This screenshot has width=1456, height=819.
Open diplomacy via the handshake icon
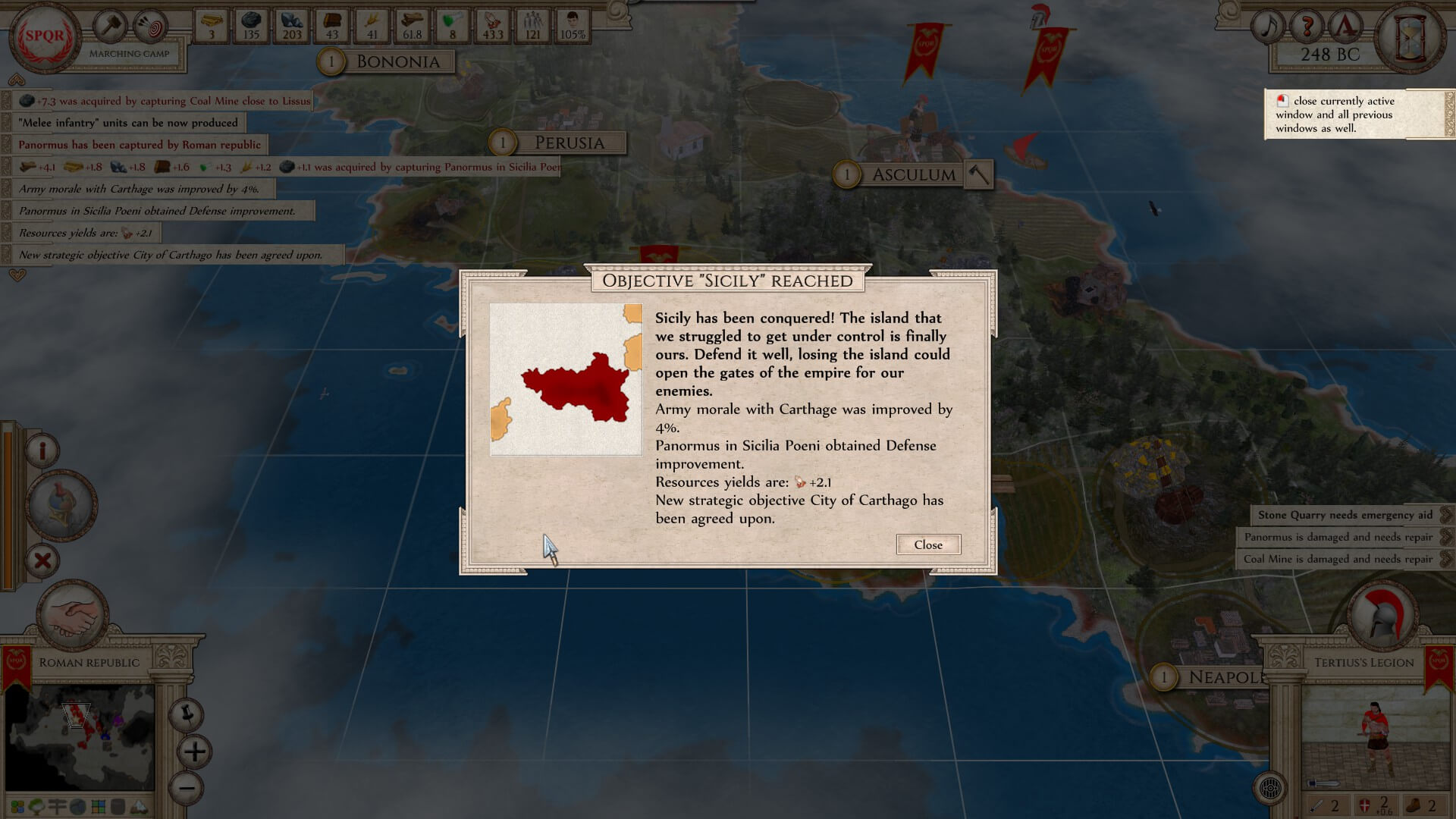tap(74, 616)
